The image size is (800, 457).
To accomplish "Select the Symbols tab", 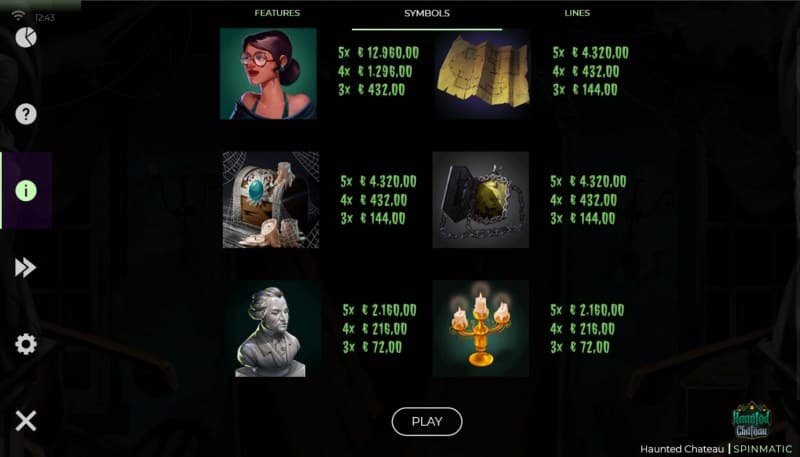I will (427, 13).
